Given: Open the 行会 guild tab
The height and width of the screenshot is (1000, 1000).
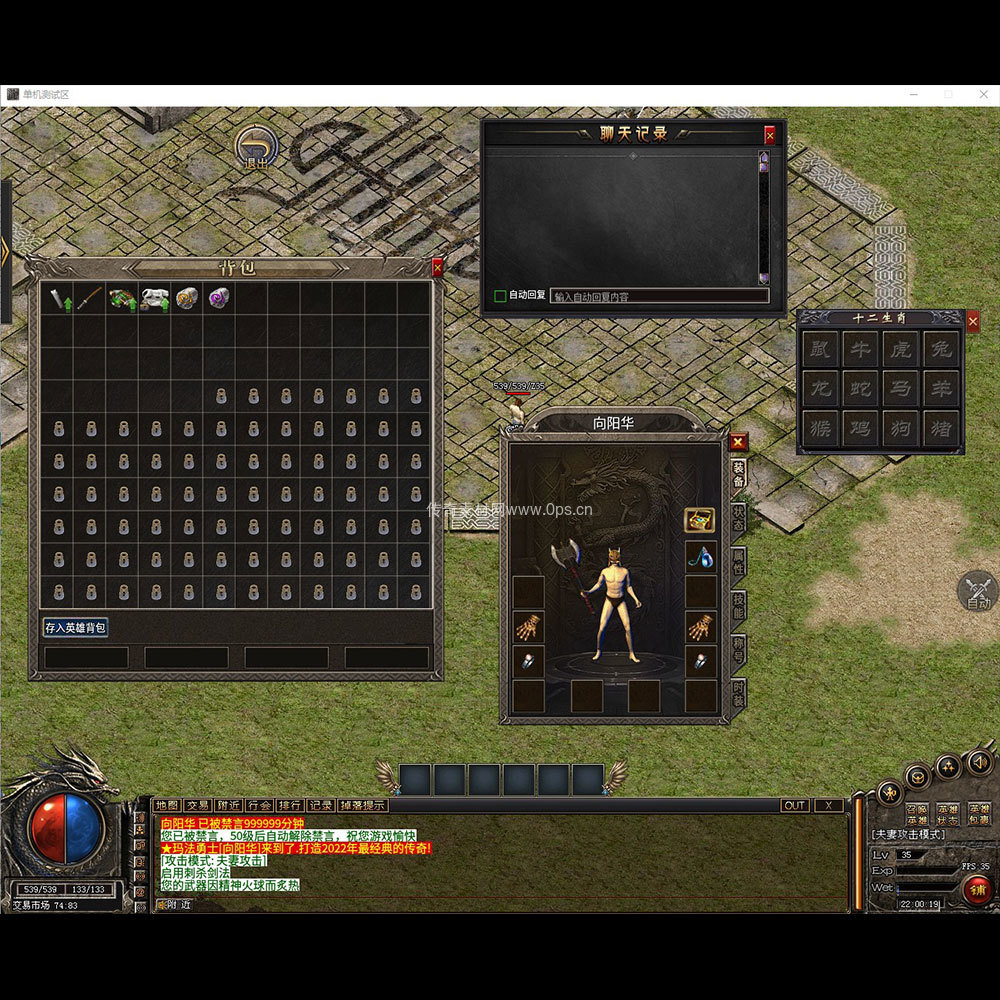Looking at the screenshot, I should (259, 805).
